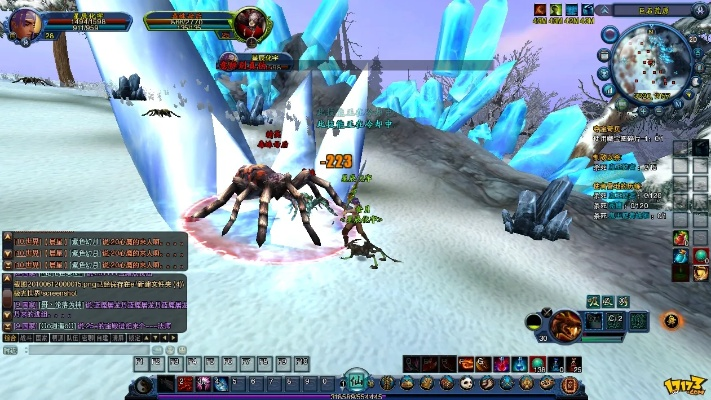Switch to the first chat channel tab

pyautogui.click(x=10, y=339)
